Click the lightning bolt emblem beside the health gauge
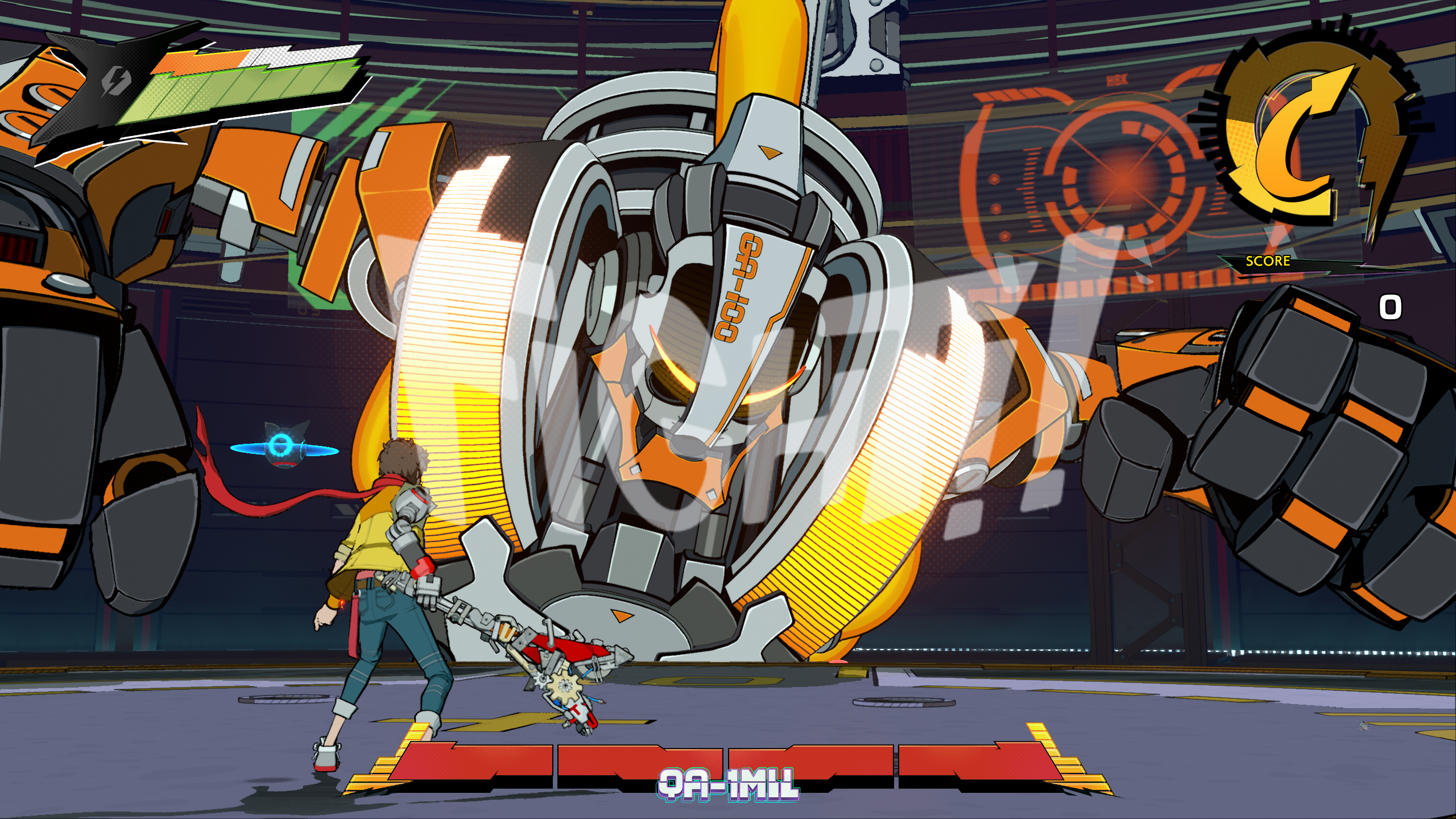The image size is (1456, 819). [115, 81]
